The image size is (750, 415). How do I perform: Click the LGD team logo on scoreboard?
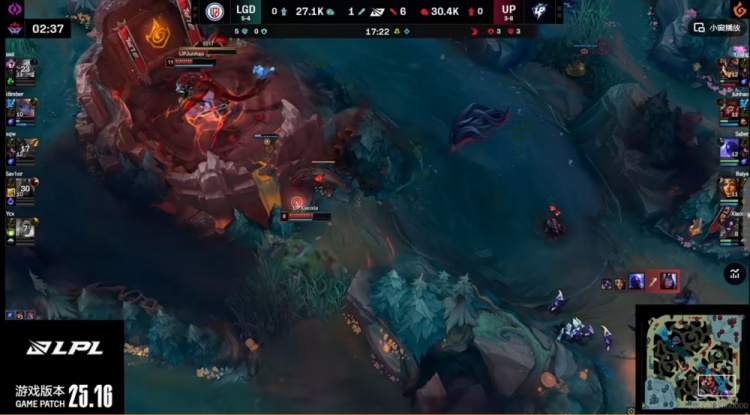[x=214, y=12]
